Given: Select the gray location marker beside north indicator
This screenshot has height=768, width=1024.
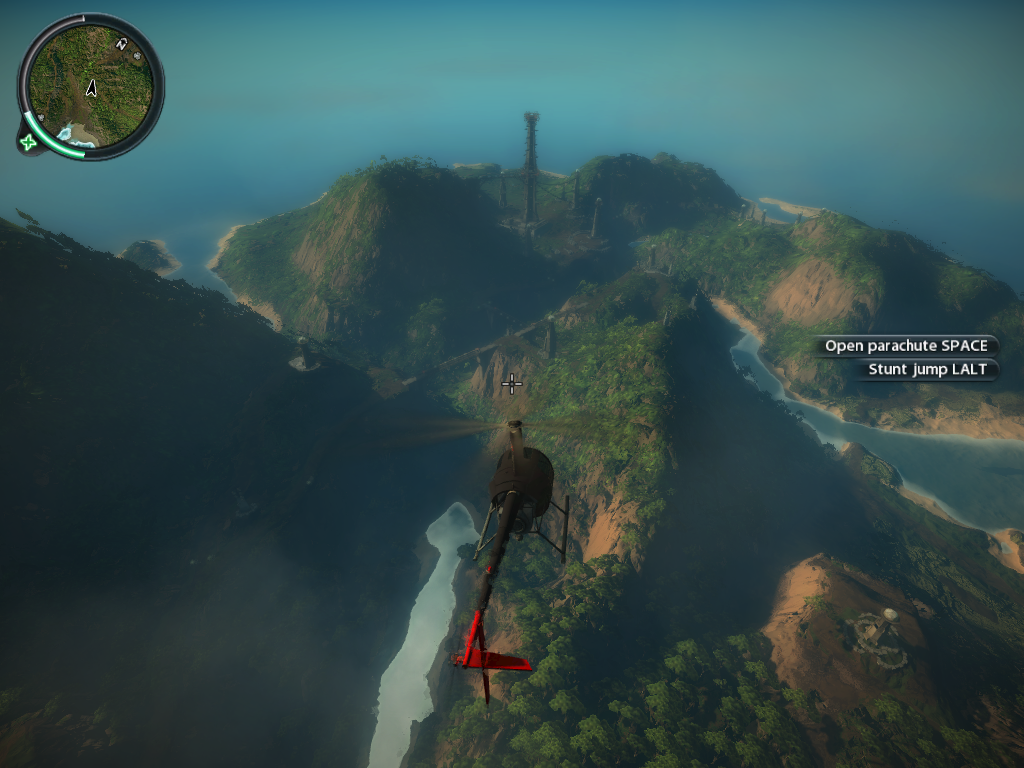Looking at the screenshot, I should click(137, 57).
